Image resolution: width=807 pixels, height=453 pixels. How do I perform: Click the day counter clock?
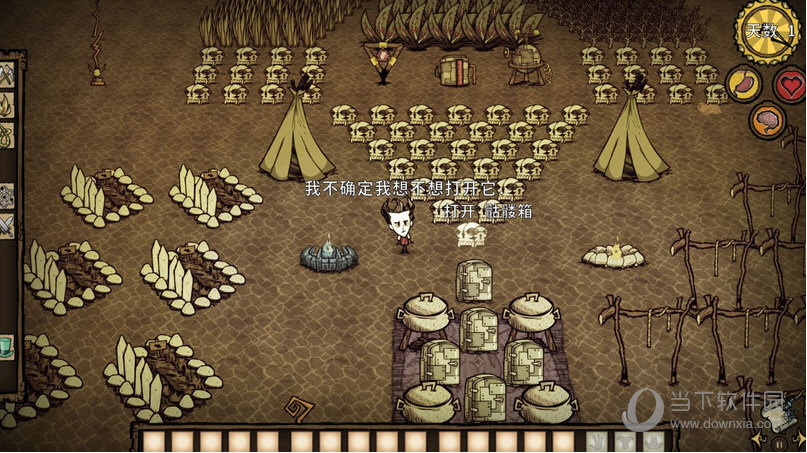pos(770,31)
